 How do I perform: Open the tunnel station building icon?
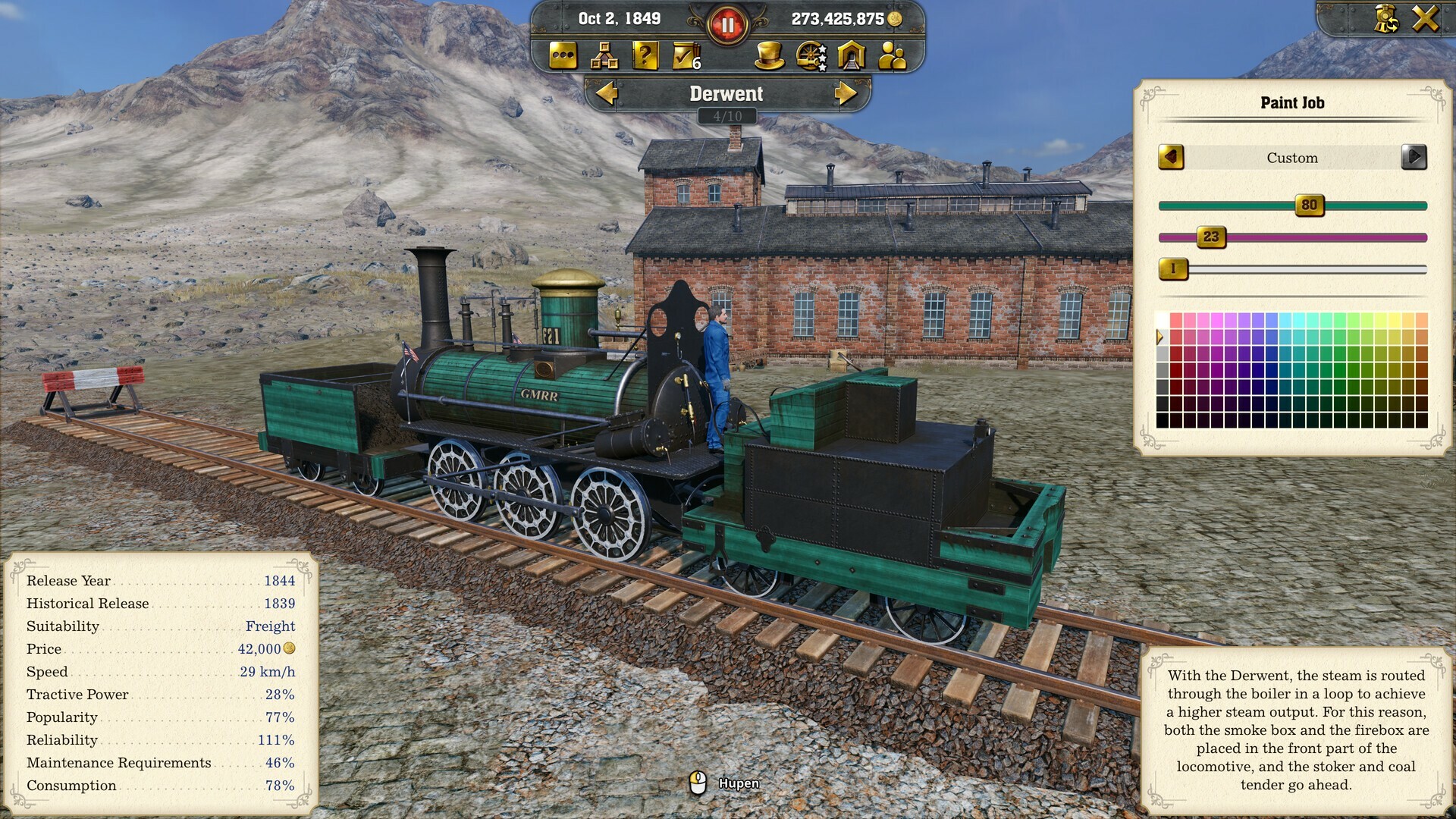pos(850,57)
